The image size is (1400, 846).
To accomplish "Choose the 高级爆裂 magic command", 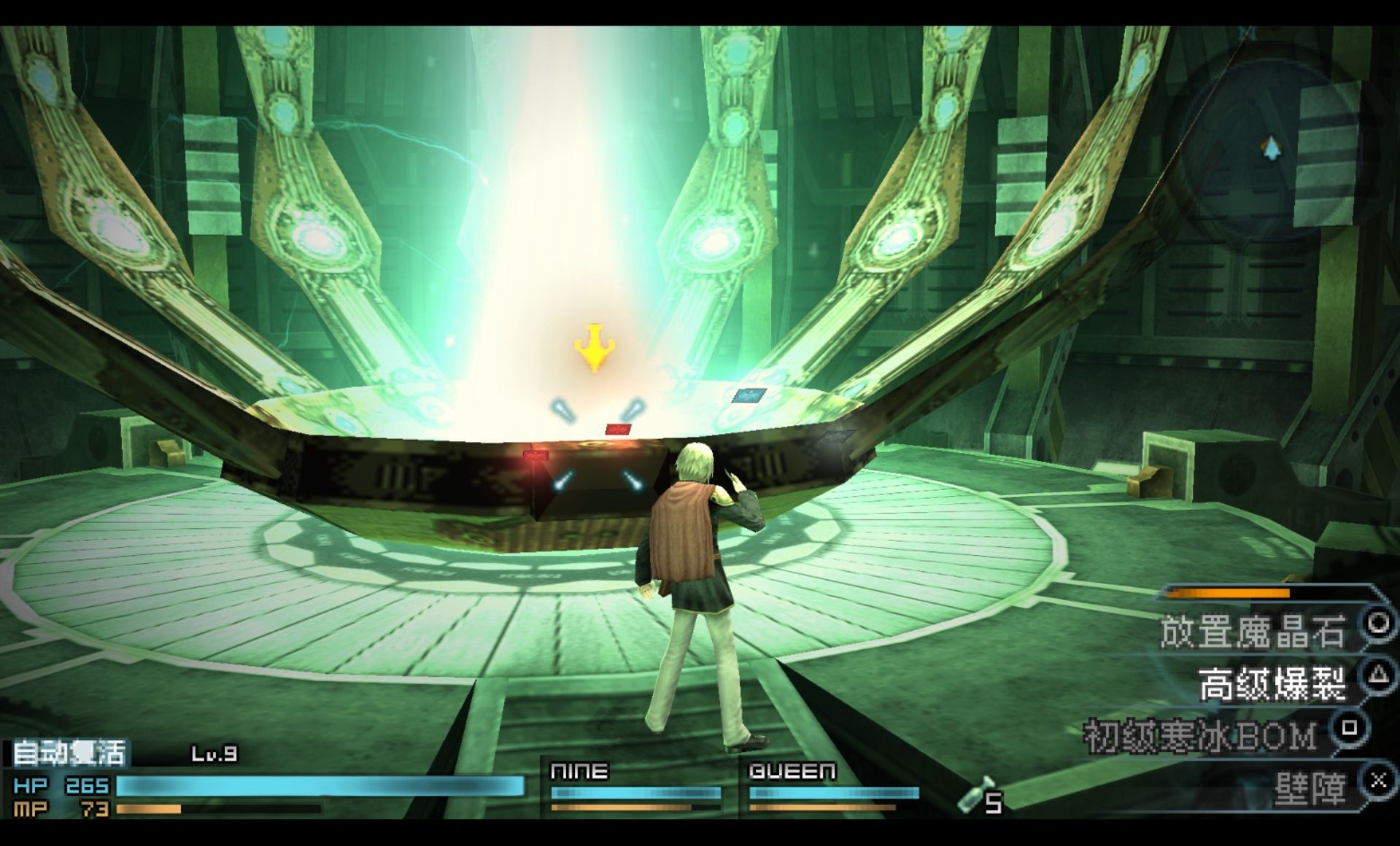I will tap(1272, 685).
